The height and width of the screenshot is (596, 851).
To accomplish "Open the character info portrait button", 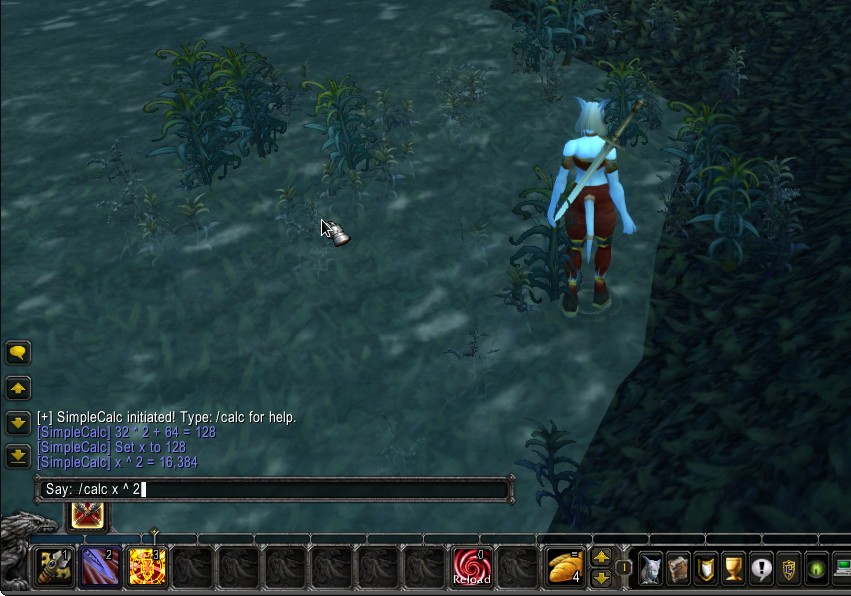I will click(x=651, y=569).
